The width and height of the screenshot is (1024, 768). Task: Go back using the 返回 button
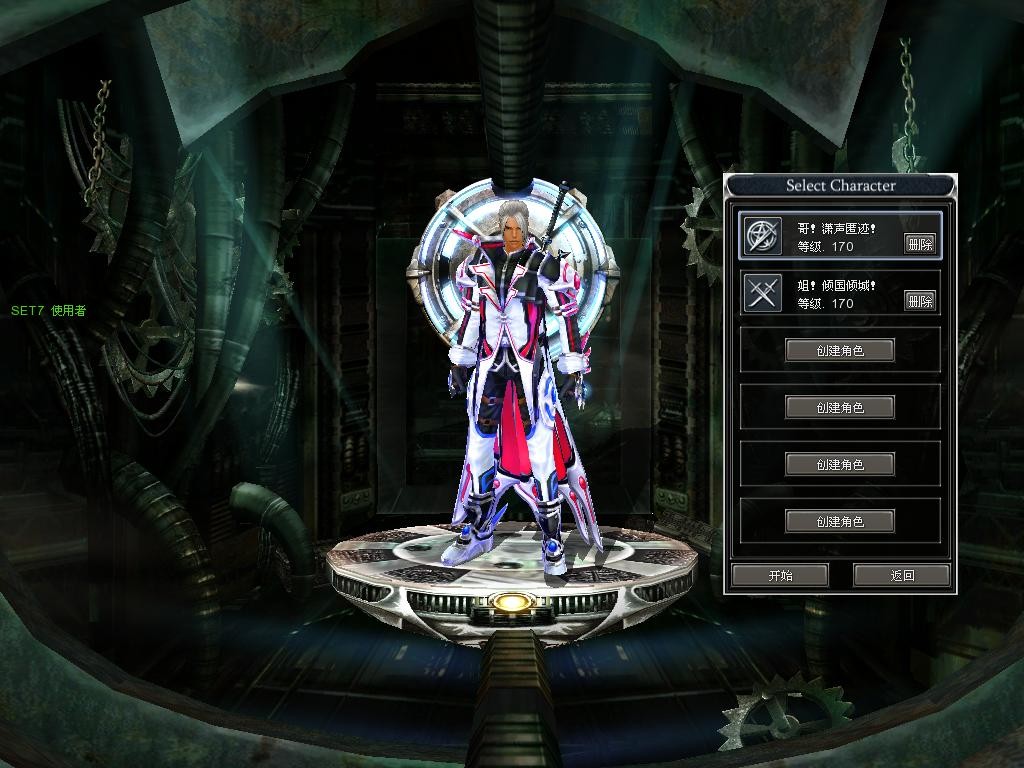[902, 575]
